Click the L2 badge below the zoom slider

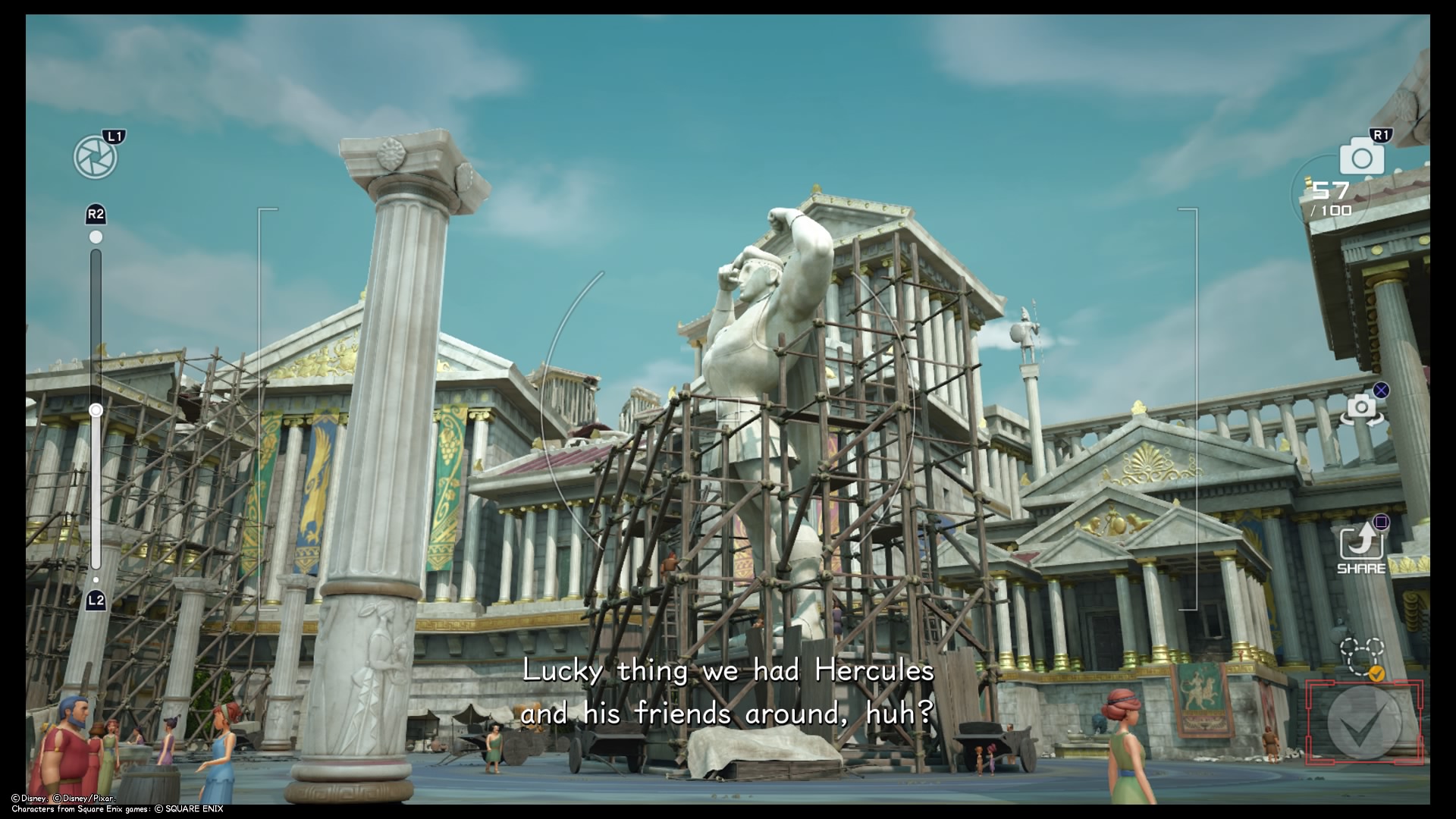pos(96,599)
